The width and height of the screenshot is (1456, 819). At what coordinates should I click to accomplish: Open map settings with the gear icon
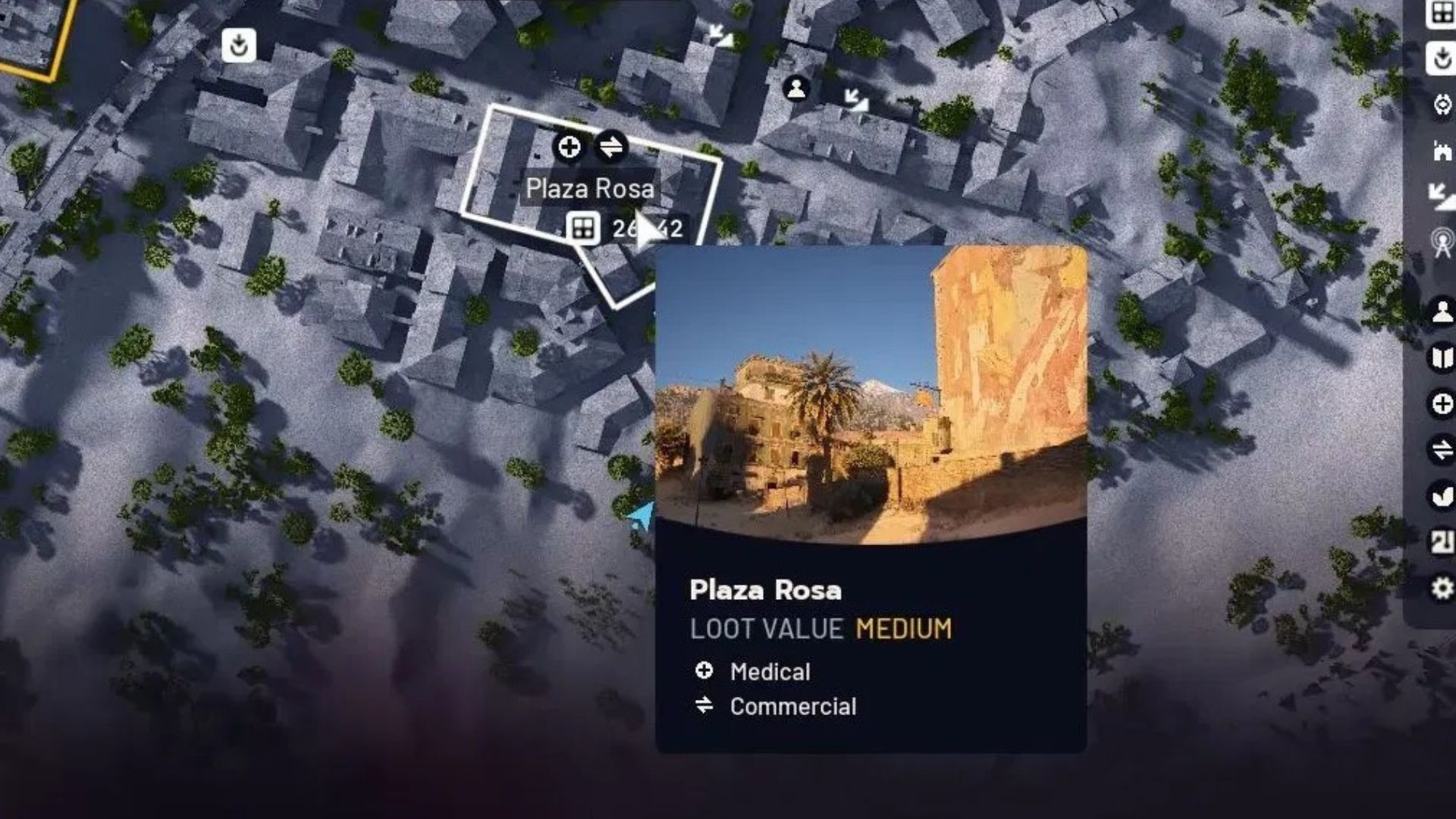[x=1443, y=588]
